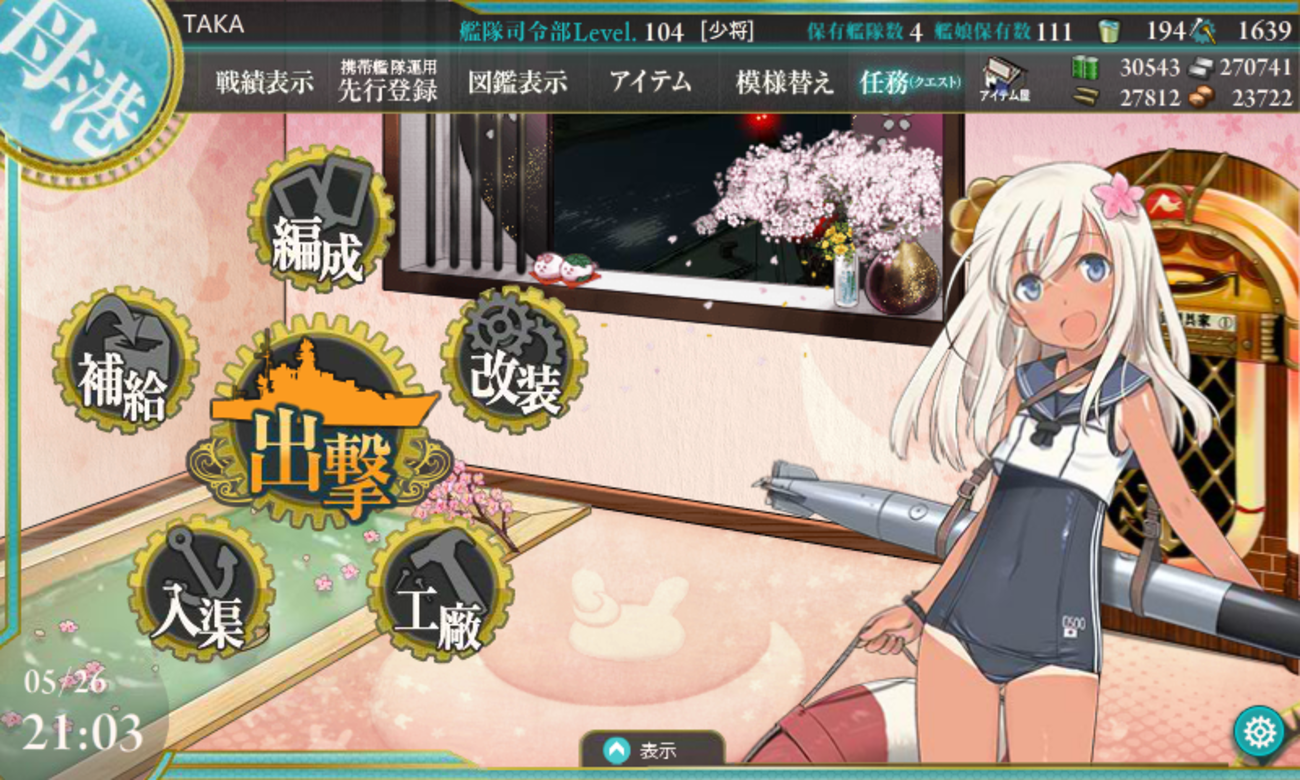This screenshot has width=1300, height=780.
Task: Open the 出撃 sortie menu
Action: (318, 442)
